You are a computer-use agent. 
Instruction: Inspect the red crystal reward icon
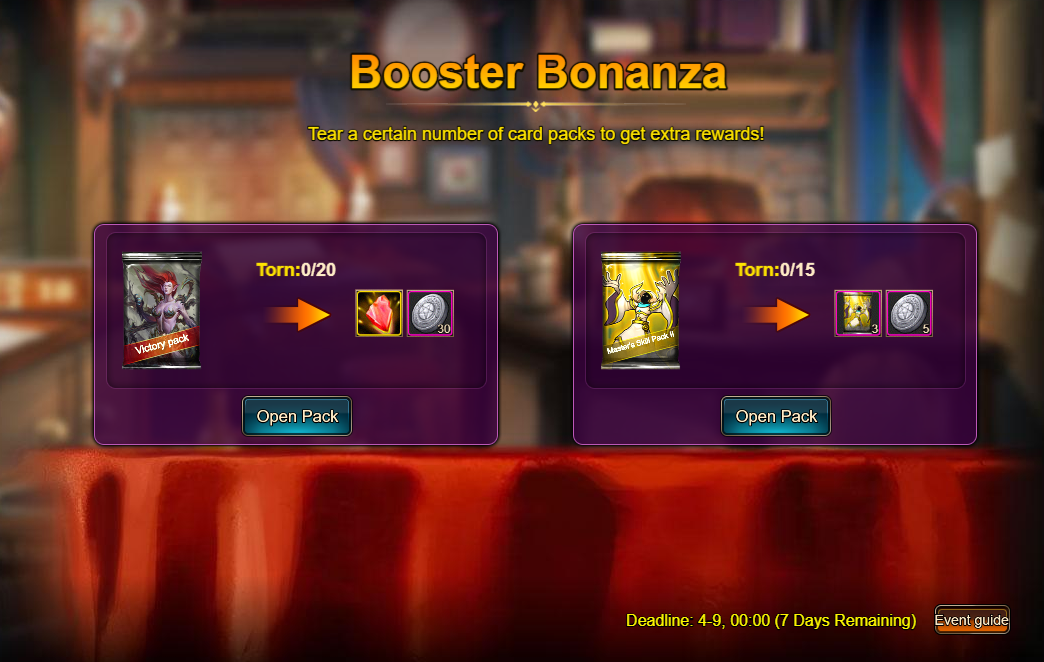[379, 313]
